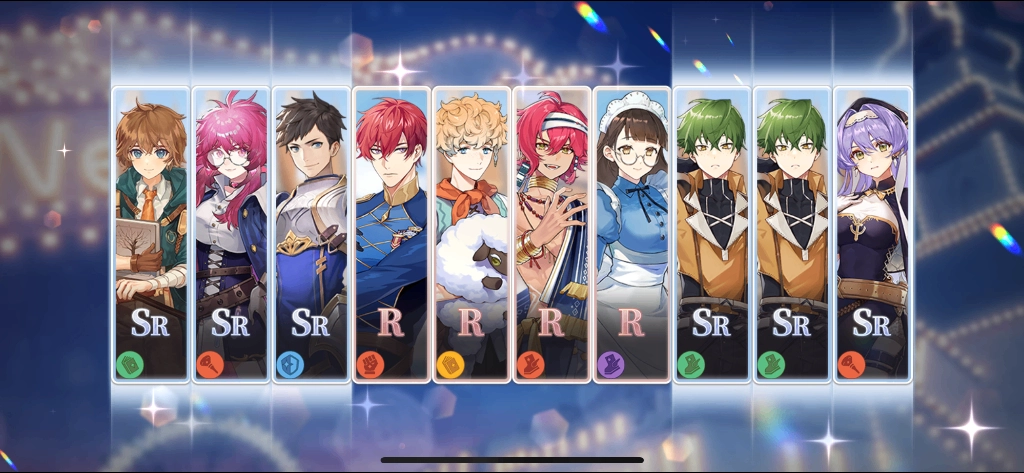Select the red-haired man in blue uniform card
1024x473 pixels.
click(x=391, y=235)
